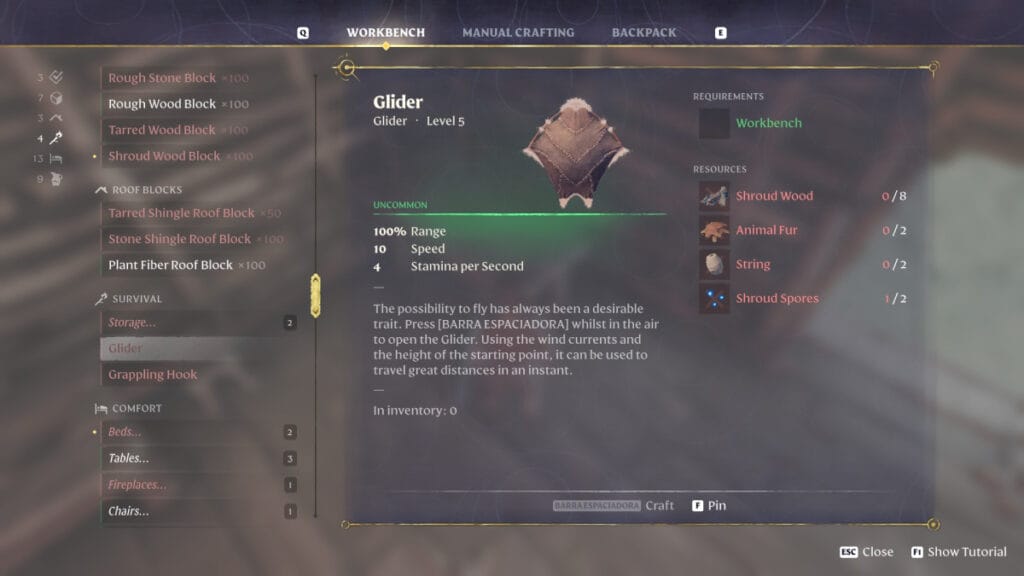The width and height of the screenshot is (1024, 576).
Task: Select the Grappling Hook recipe
Action: [x=153, y=375]
